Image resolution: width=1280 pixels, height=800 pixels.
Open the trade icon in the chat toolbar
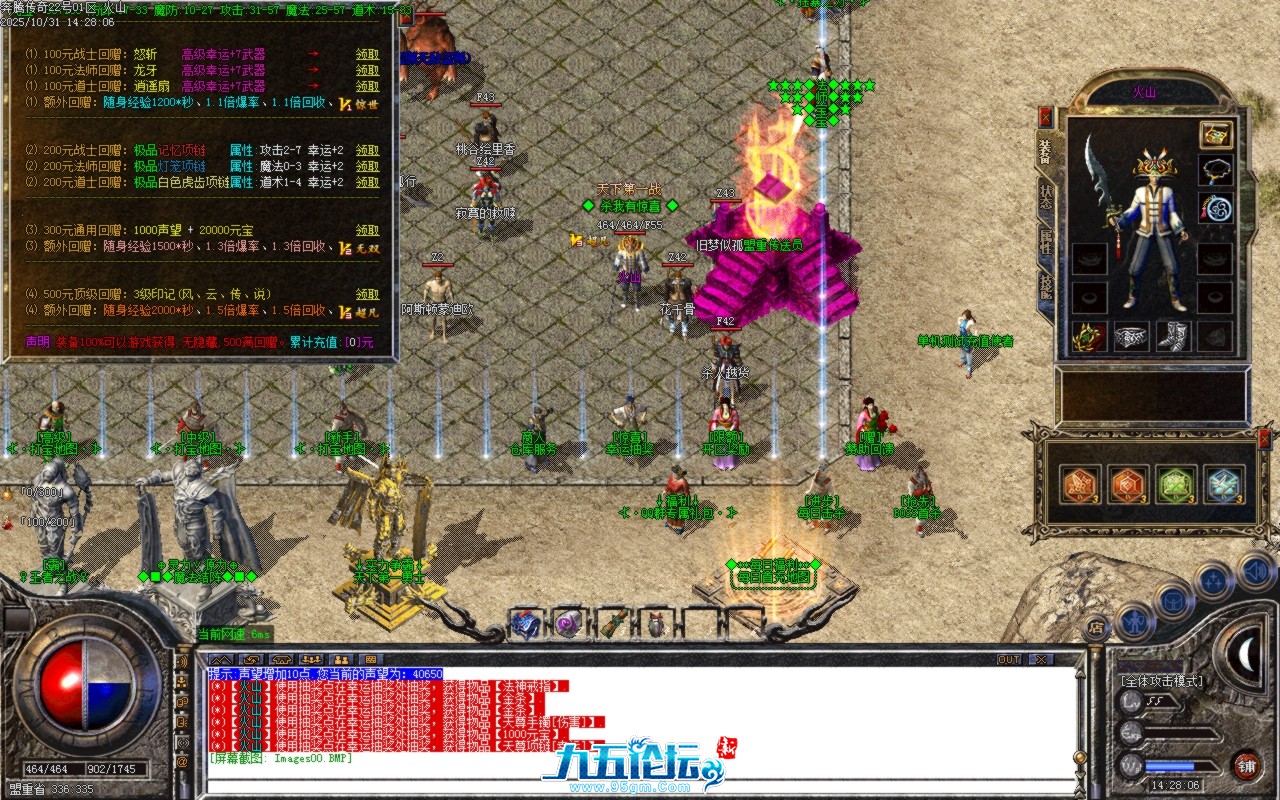pos(252,660)
